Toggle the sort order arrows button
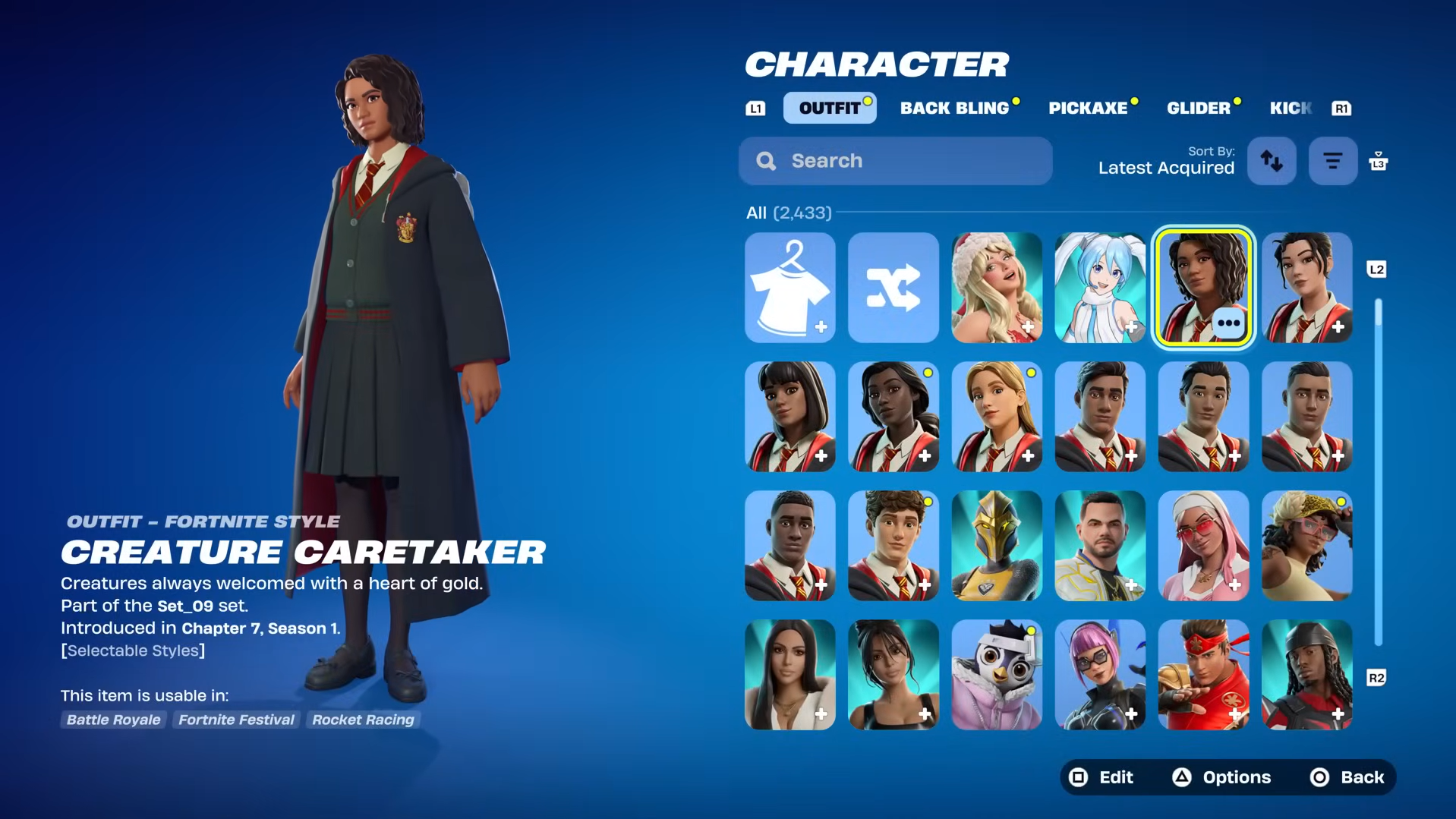The height and width of the screenshot is (819, 1456). [1272, 161]
